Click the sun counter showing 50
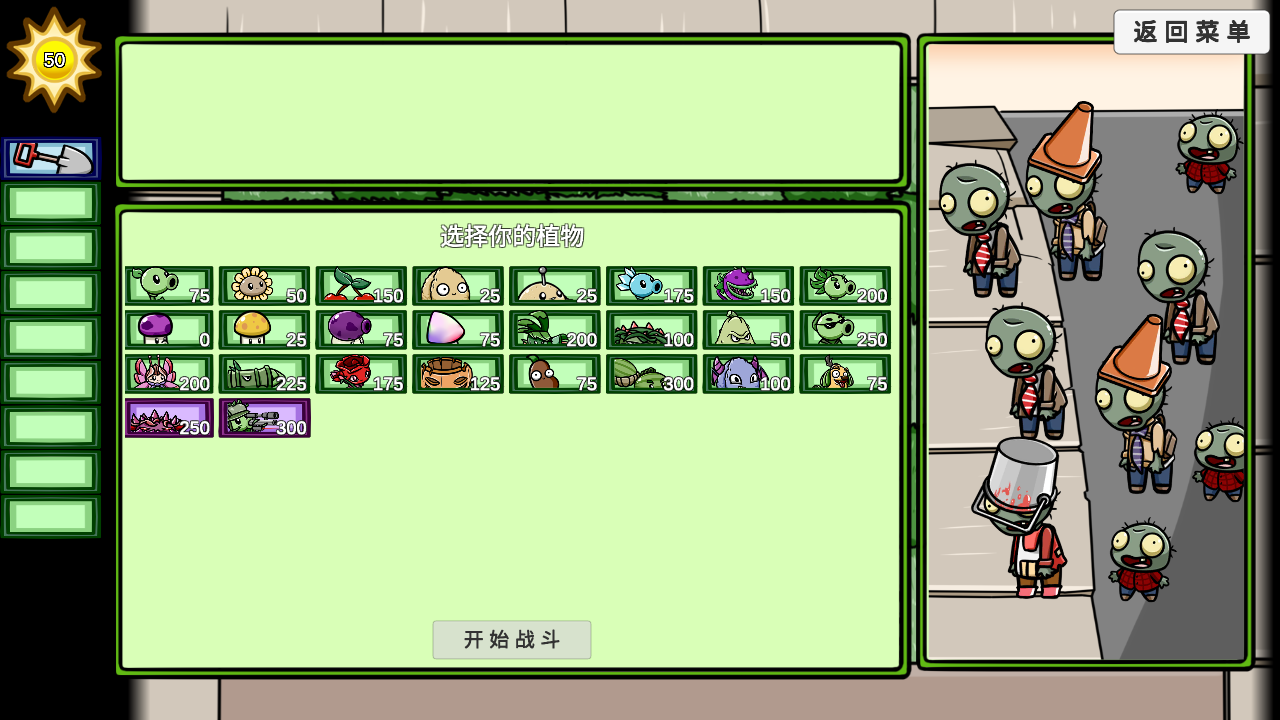Viewport: 1280px width, 720px height. pos(56,60)
